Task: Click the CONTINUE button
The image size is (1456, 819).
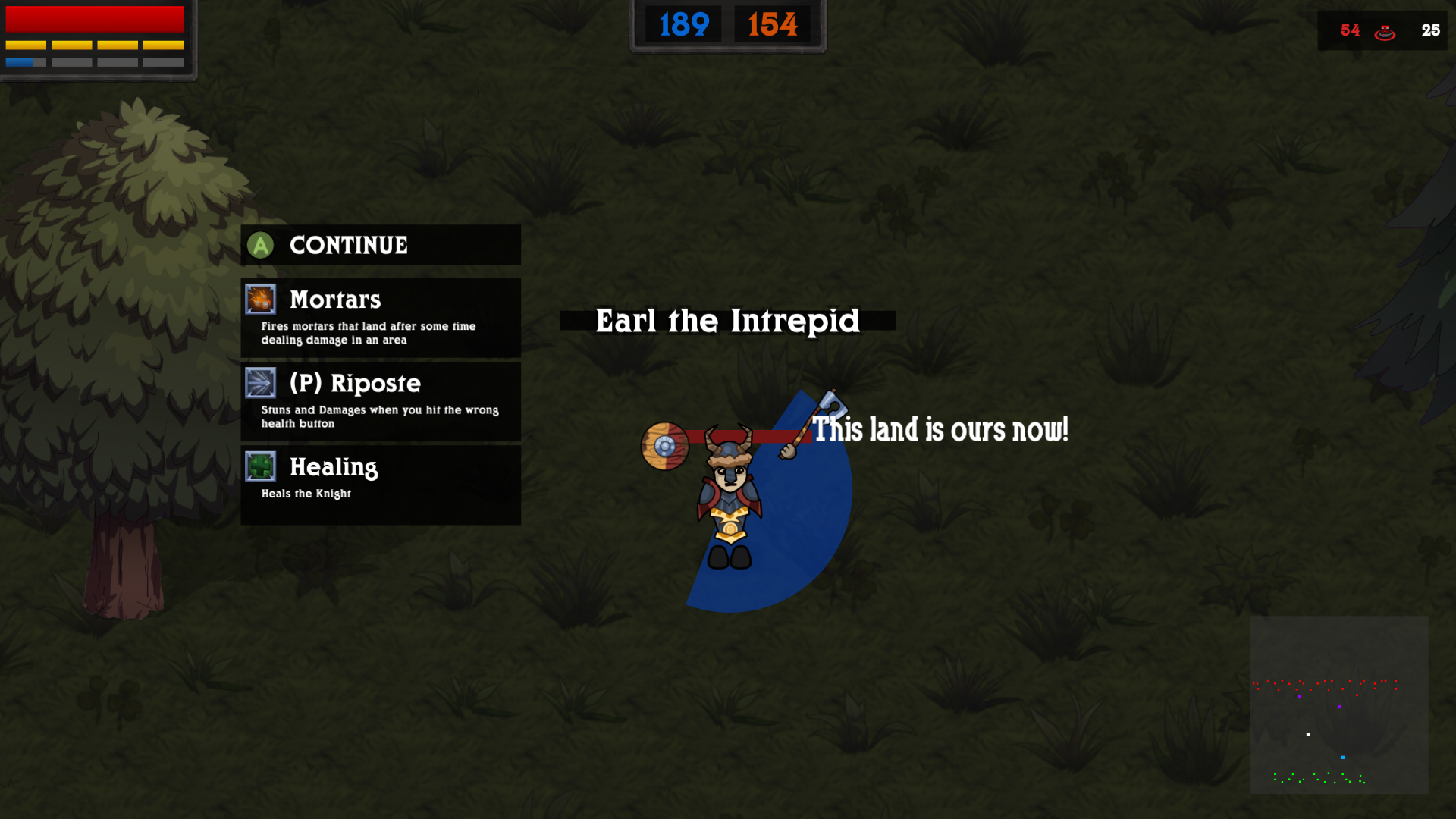Action: click(347, 245)
